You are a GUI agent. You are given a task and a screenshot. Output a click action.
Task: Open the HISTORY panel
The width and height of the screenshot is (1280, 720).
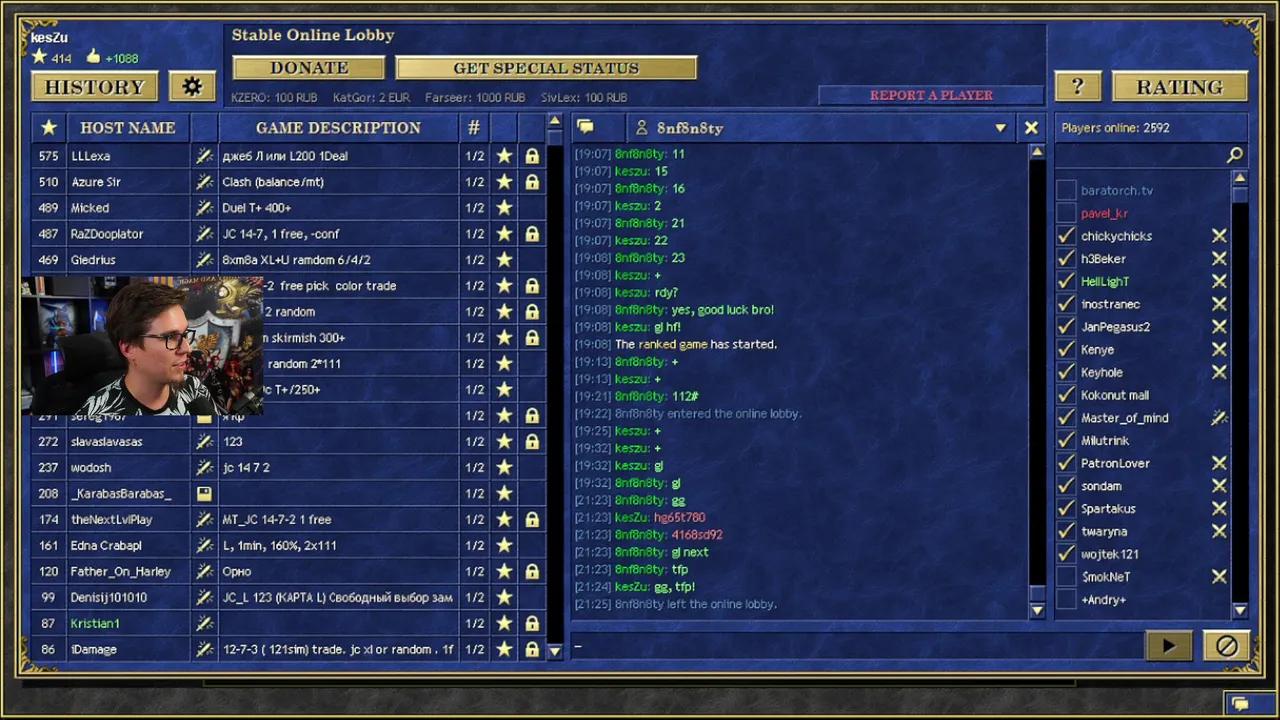point(94,87)
